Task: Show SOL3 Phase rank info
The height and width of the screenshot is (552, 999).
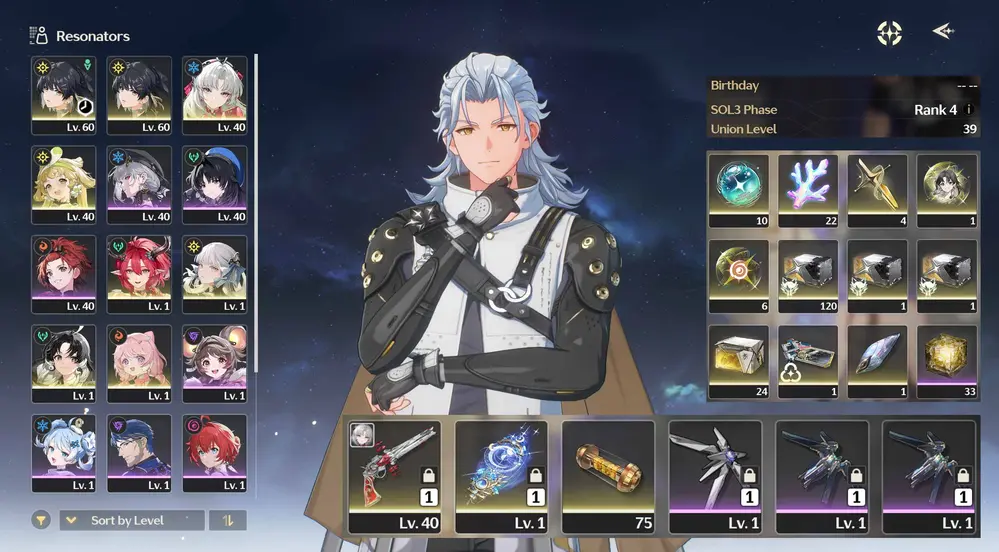Action: coord(968,110)
